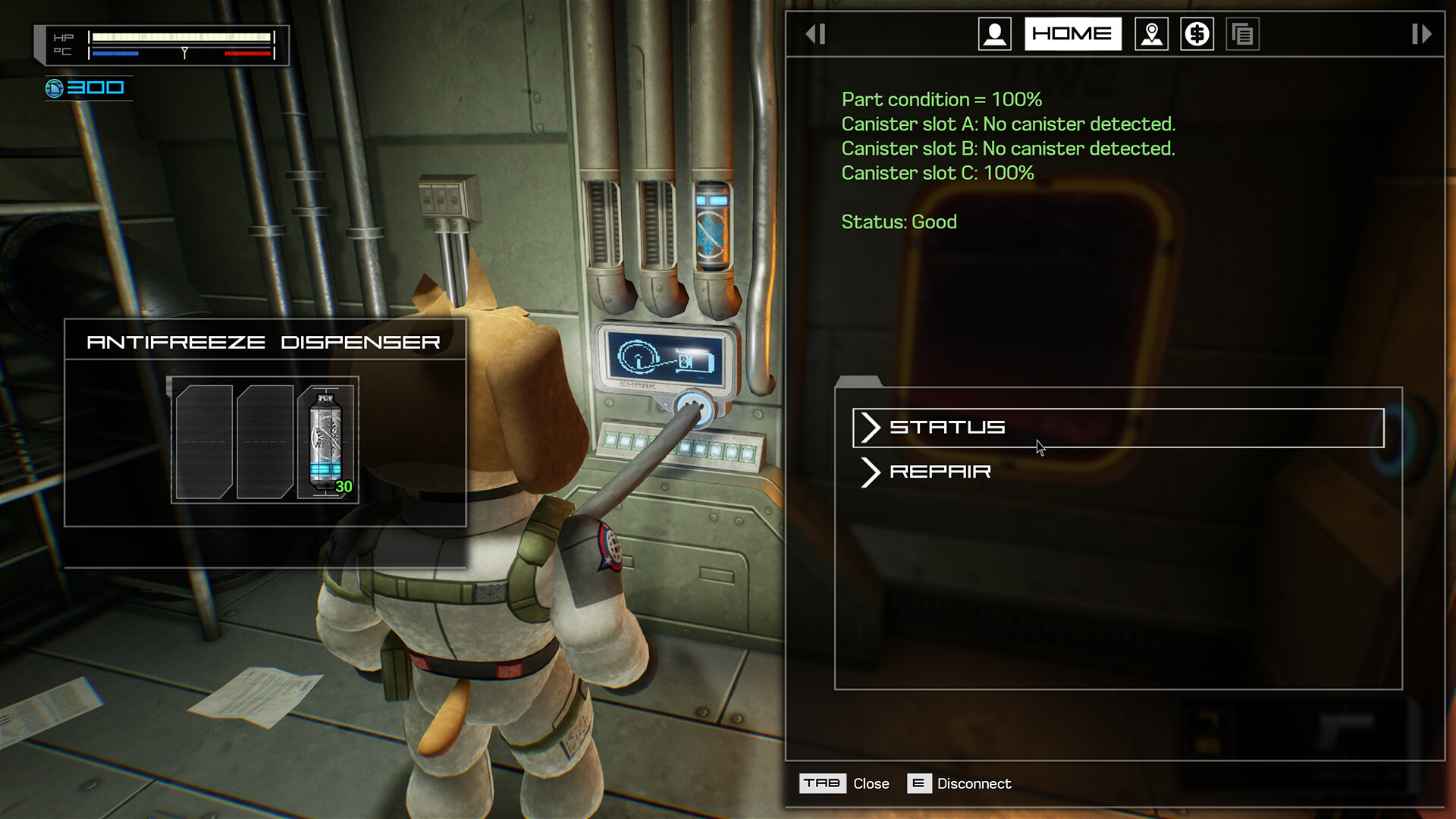Select the STATUS menu entry
This screenshot has height=819, width=1456.
click(1118, 428)
